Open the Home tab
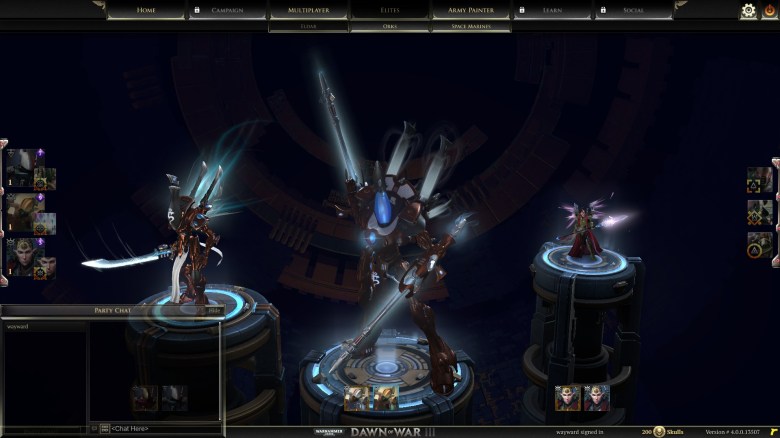Screen dimensions: 780x438 coord(146,10)
